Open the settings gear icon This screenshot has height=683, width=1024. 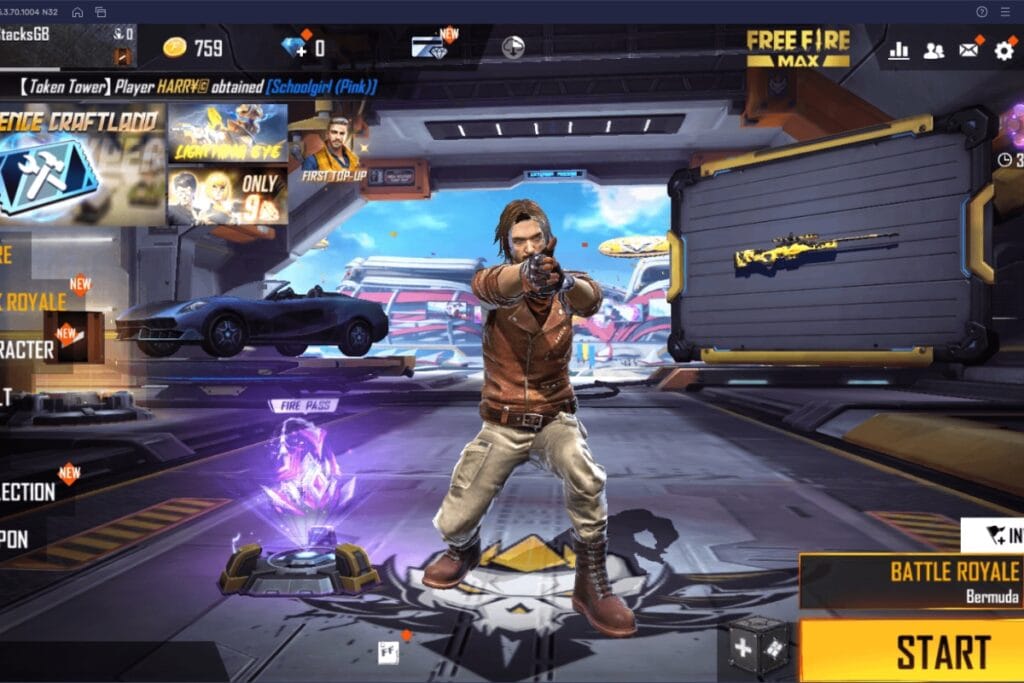click(x=1003, y=50)
